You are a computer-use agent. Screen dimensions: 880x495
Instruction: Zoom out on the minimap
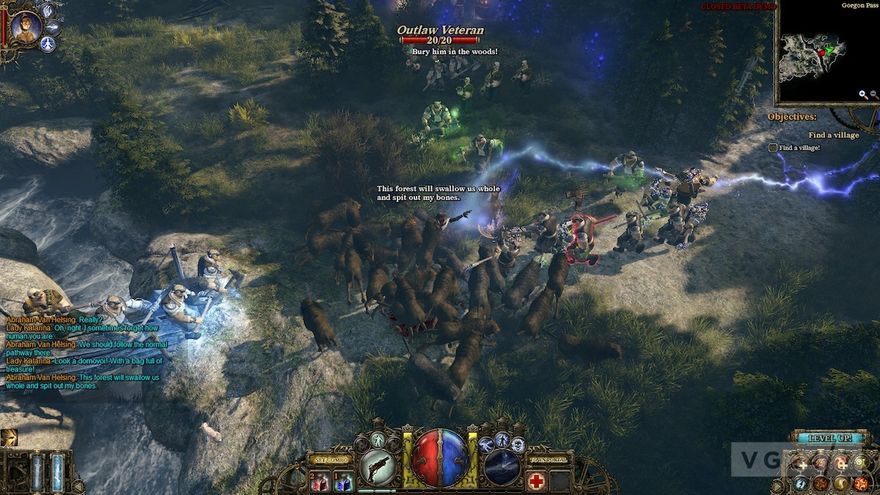(x=873, y=95)
